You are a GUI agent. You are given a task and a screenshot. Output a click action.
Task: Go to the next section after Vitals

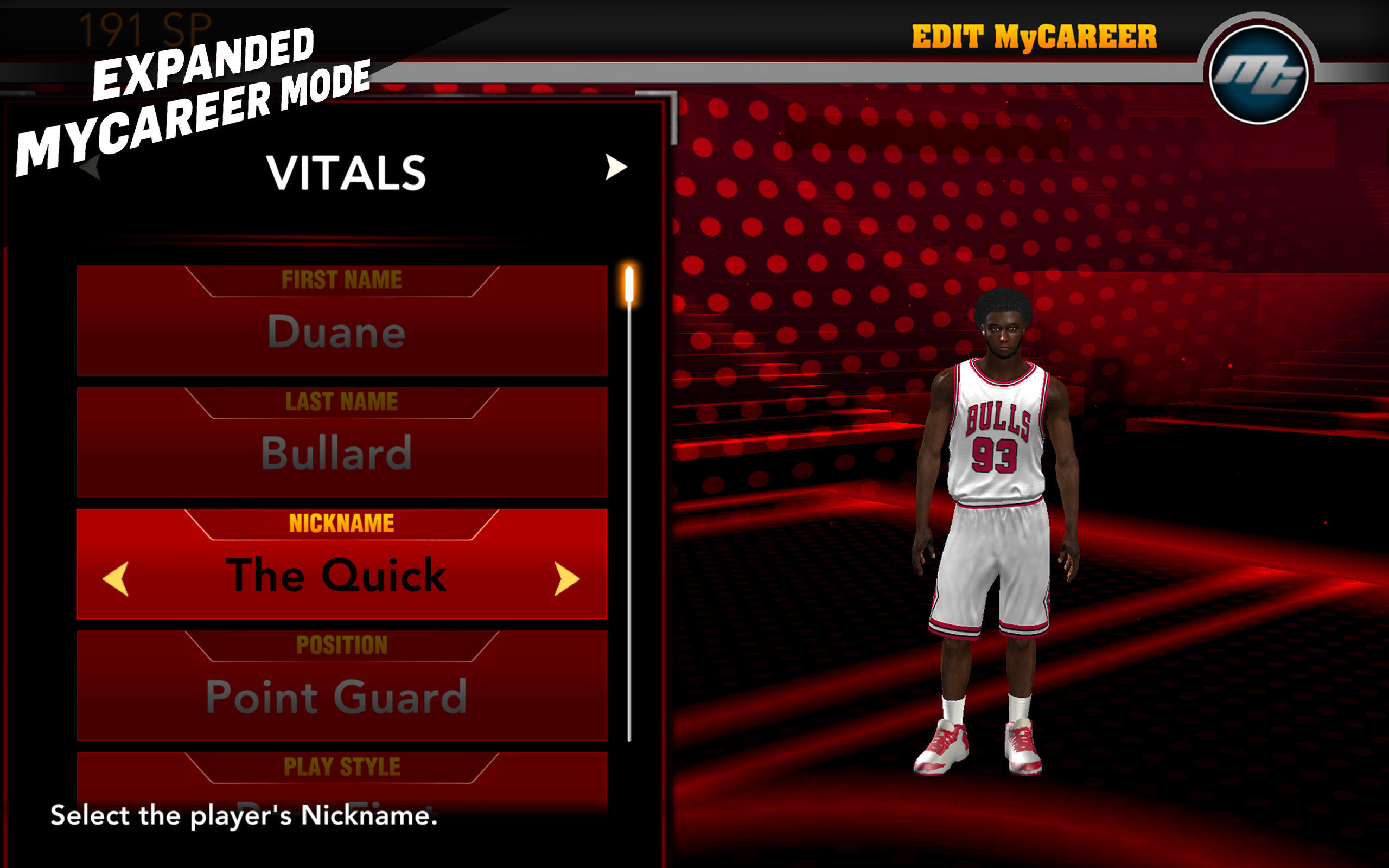click(x=616, y=167)
